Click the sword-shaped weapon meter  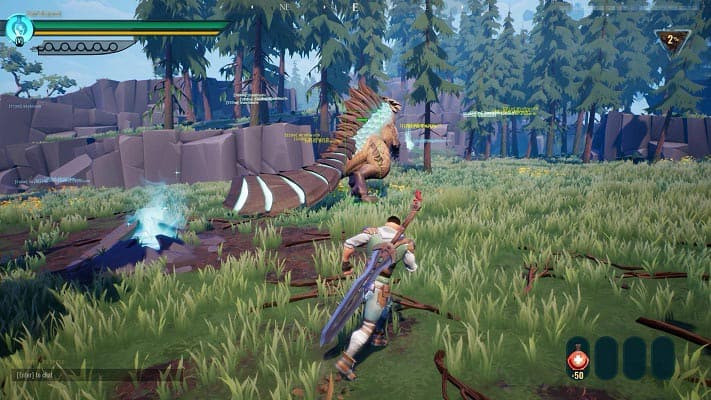(84, 46)
